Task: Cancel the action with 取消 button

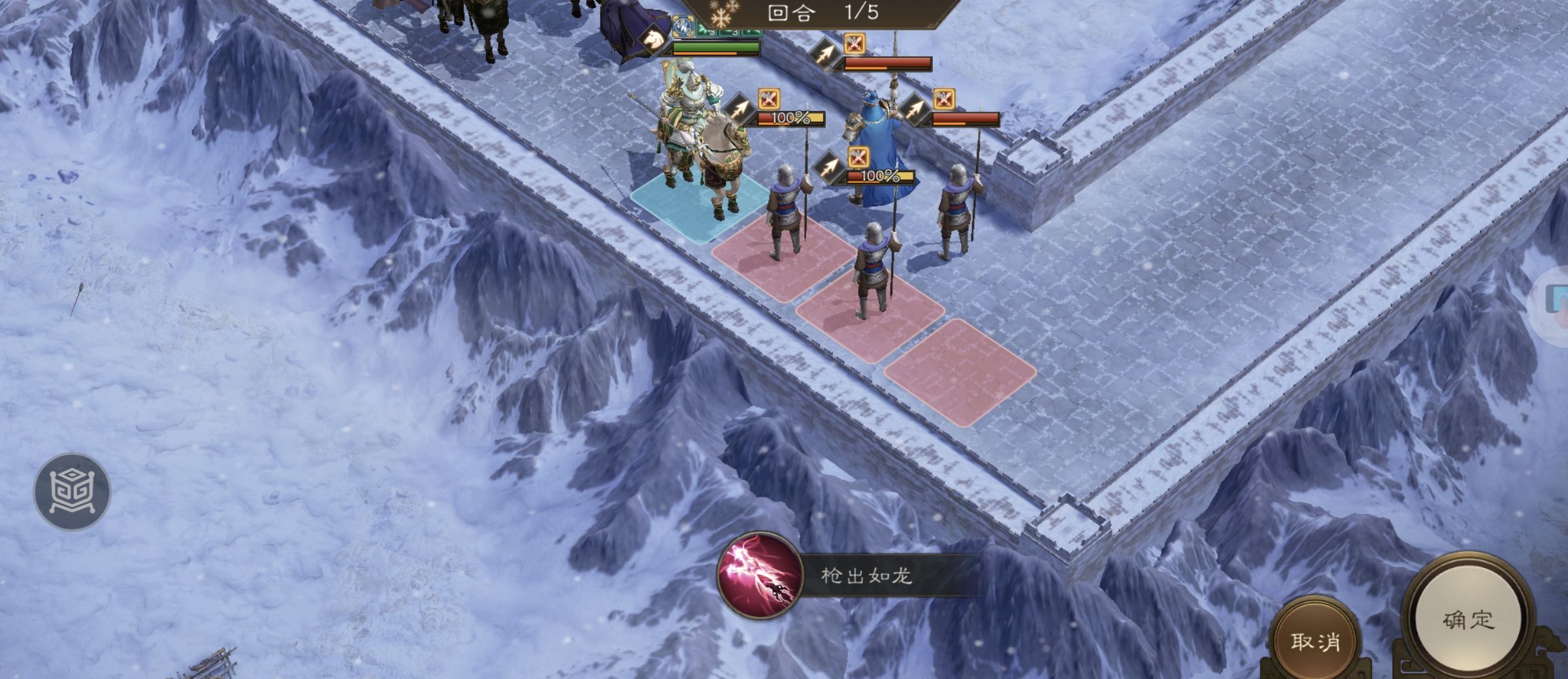Action: coord(1315,642)
